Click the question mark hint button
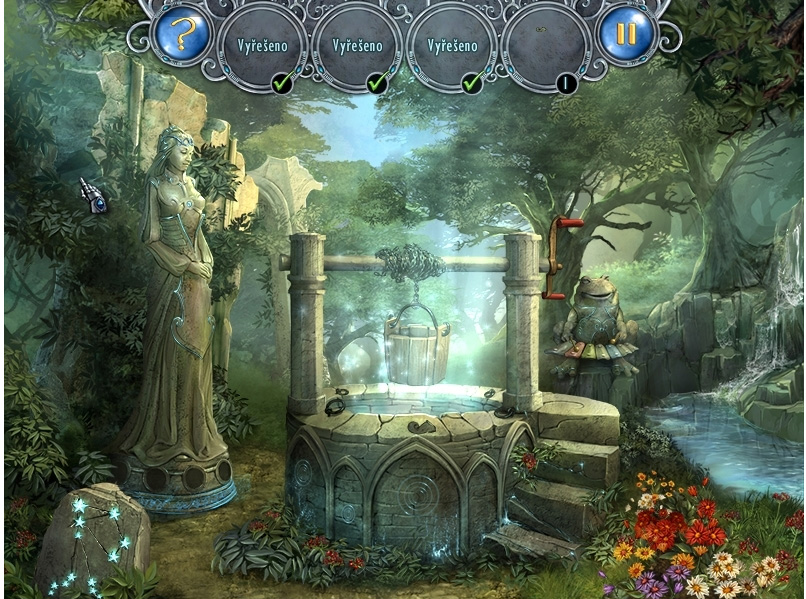 click(180, 35)
